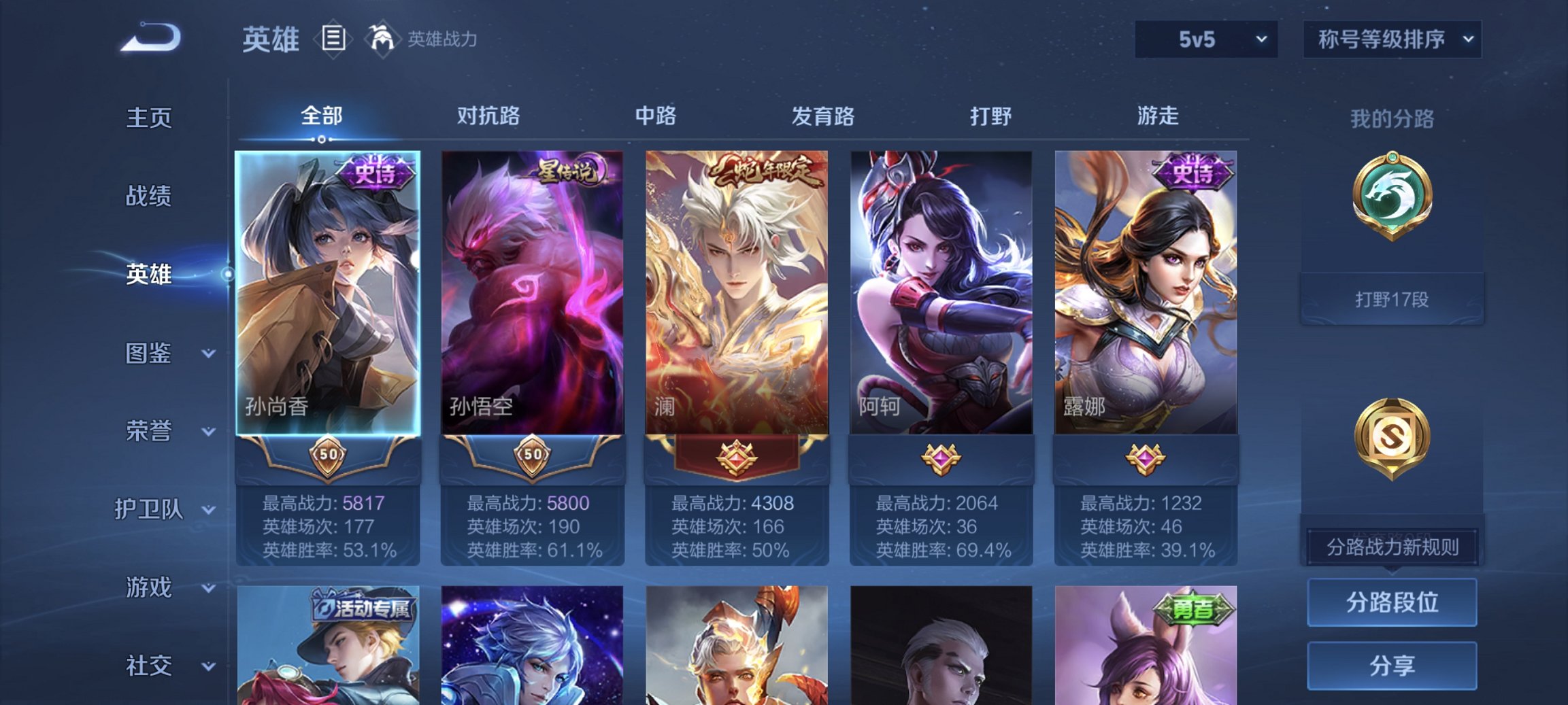Click the 英雄战力 helmet icon

click(382, 39)
